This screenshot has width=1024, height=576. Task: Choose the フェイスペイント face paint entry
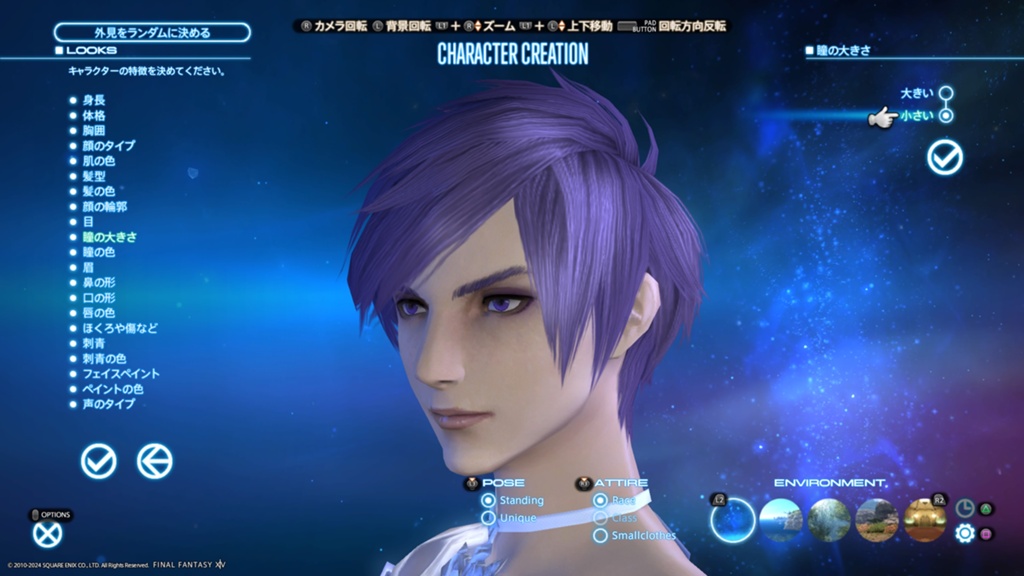tap(120, 374)
